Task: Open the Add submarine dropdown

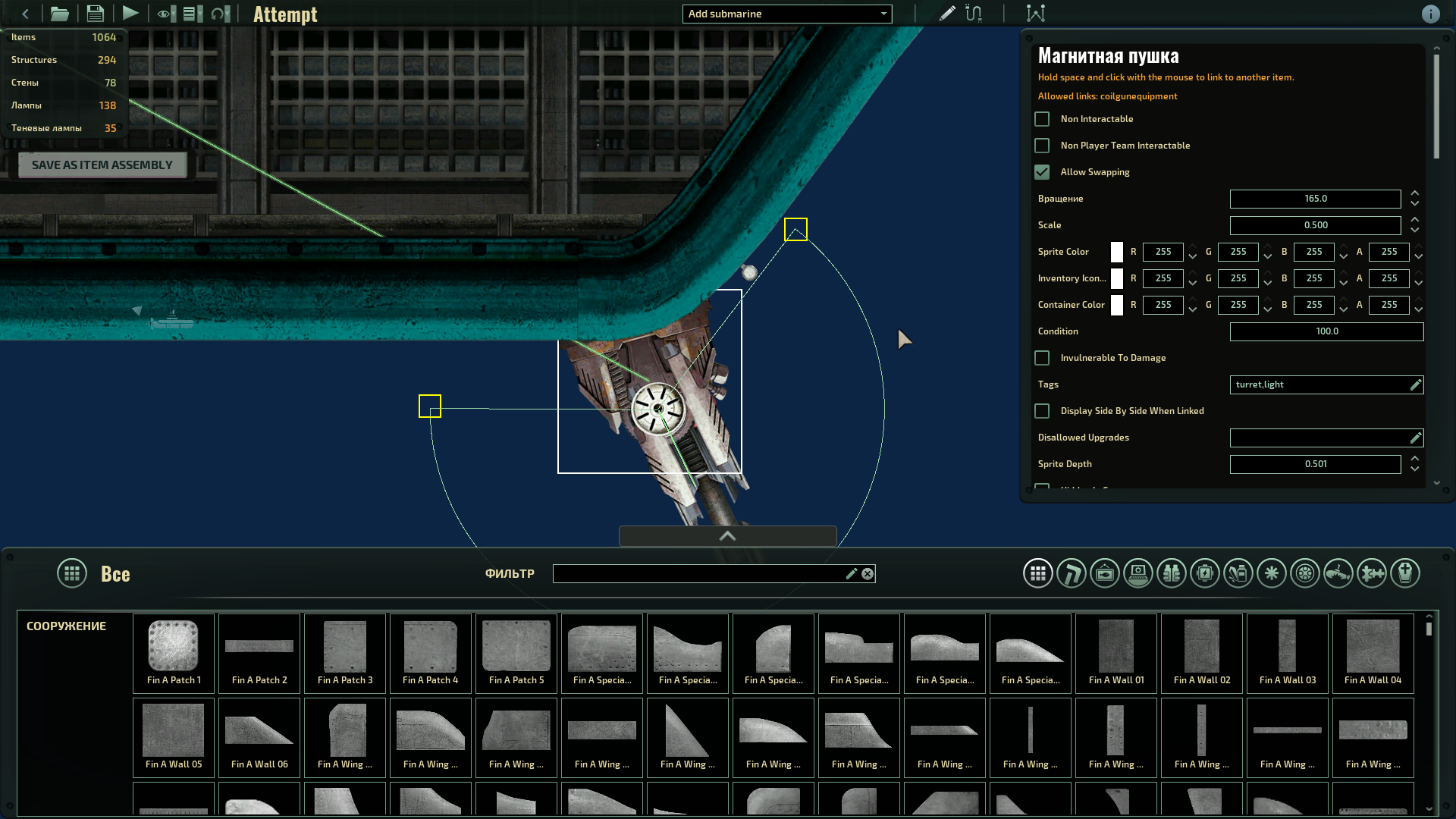Action: pos(786,14)
